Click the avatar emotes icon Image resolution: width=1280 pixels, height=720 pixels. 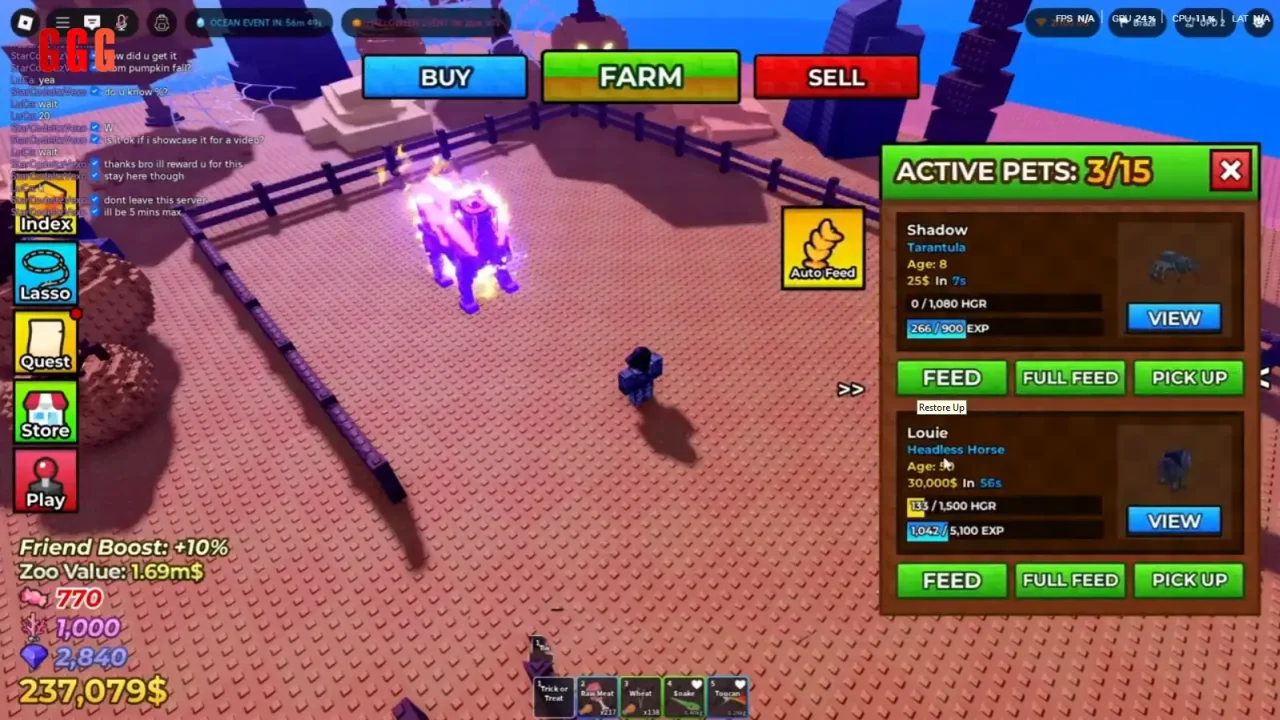tap(161, 22)
